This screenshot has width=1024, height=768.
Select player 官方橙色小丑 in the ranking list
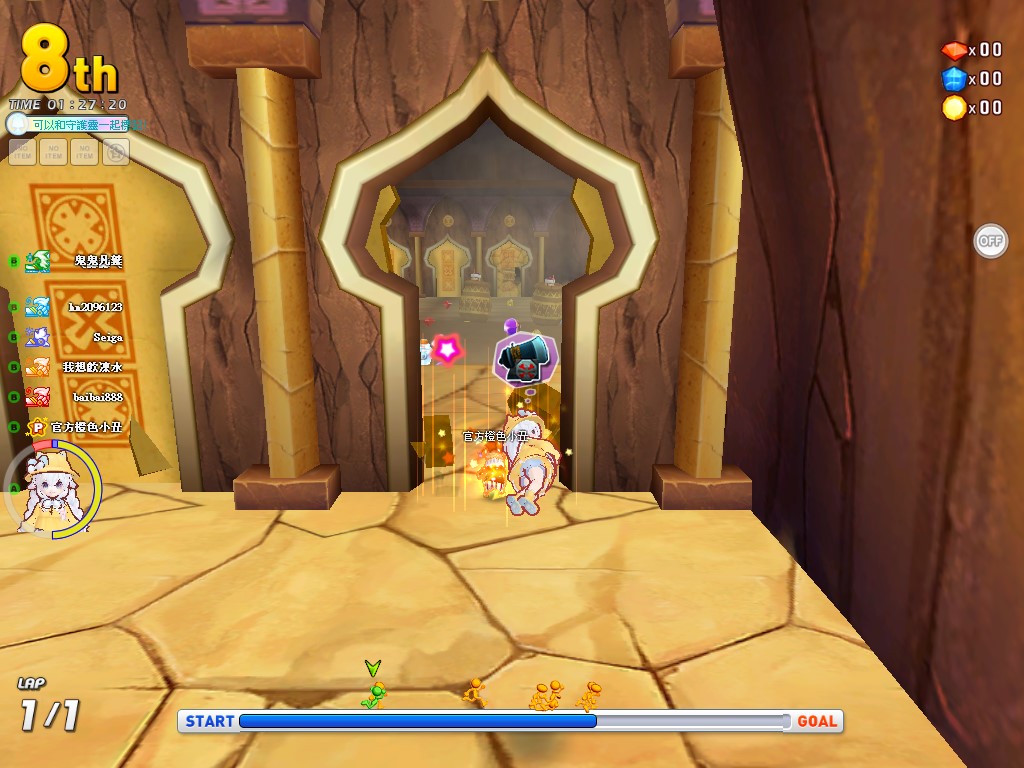(85, 427)
